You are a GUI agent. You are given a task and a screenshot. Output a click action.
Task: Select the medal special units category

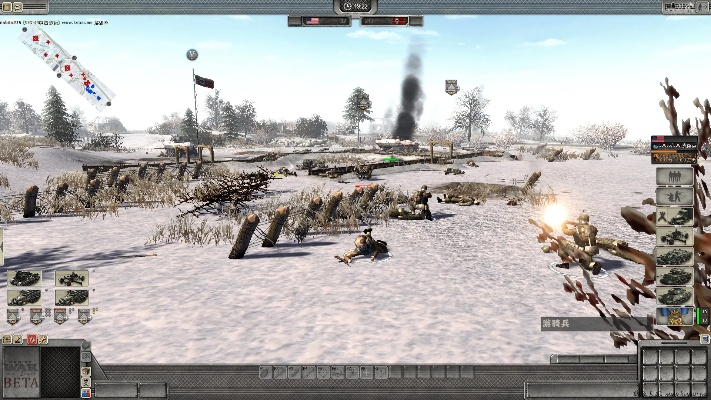point(674,316)
